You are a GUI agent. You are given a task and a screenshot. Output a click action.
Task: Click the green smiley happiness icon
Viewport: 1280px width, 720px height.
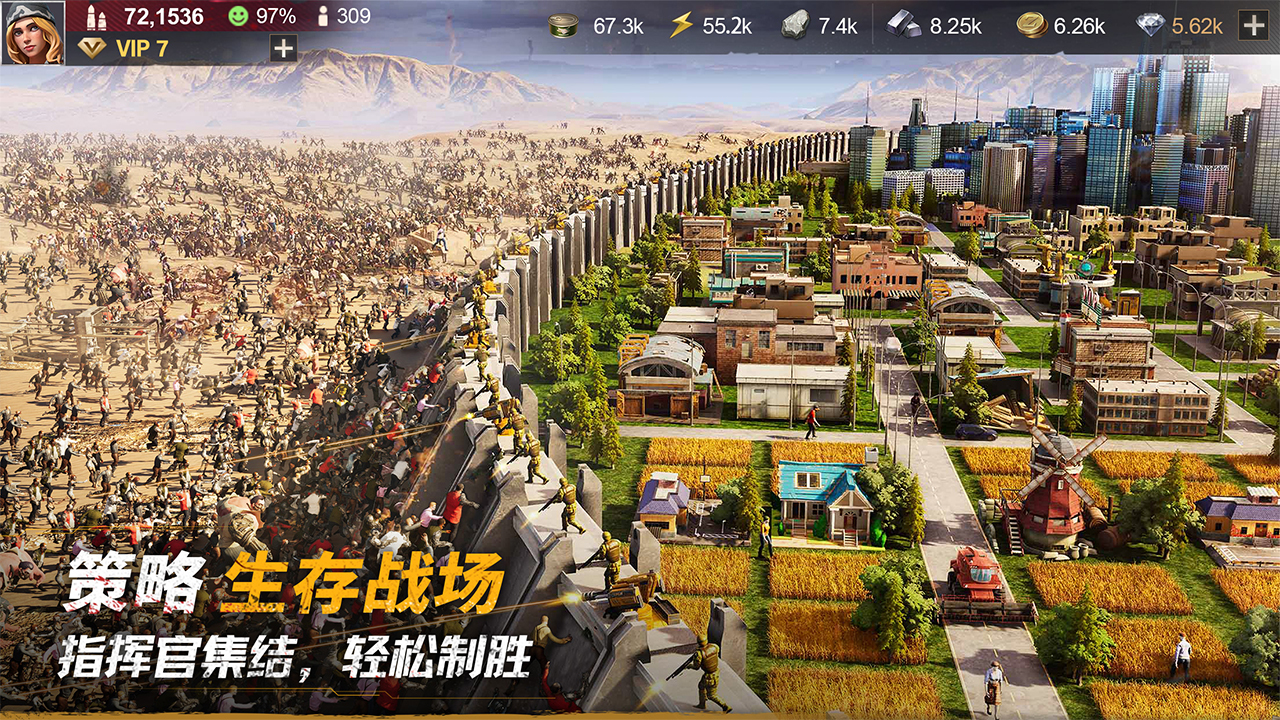coord(237,15)
